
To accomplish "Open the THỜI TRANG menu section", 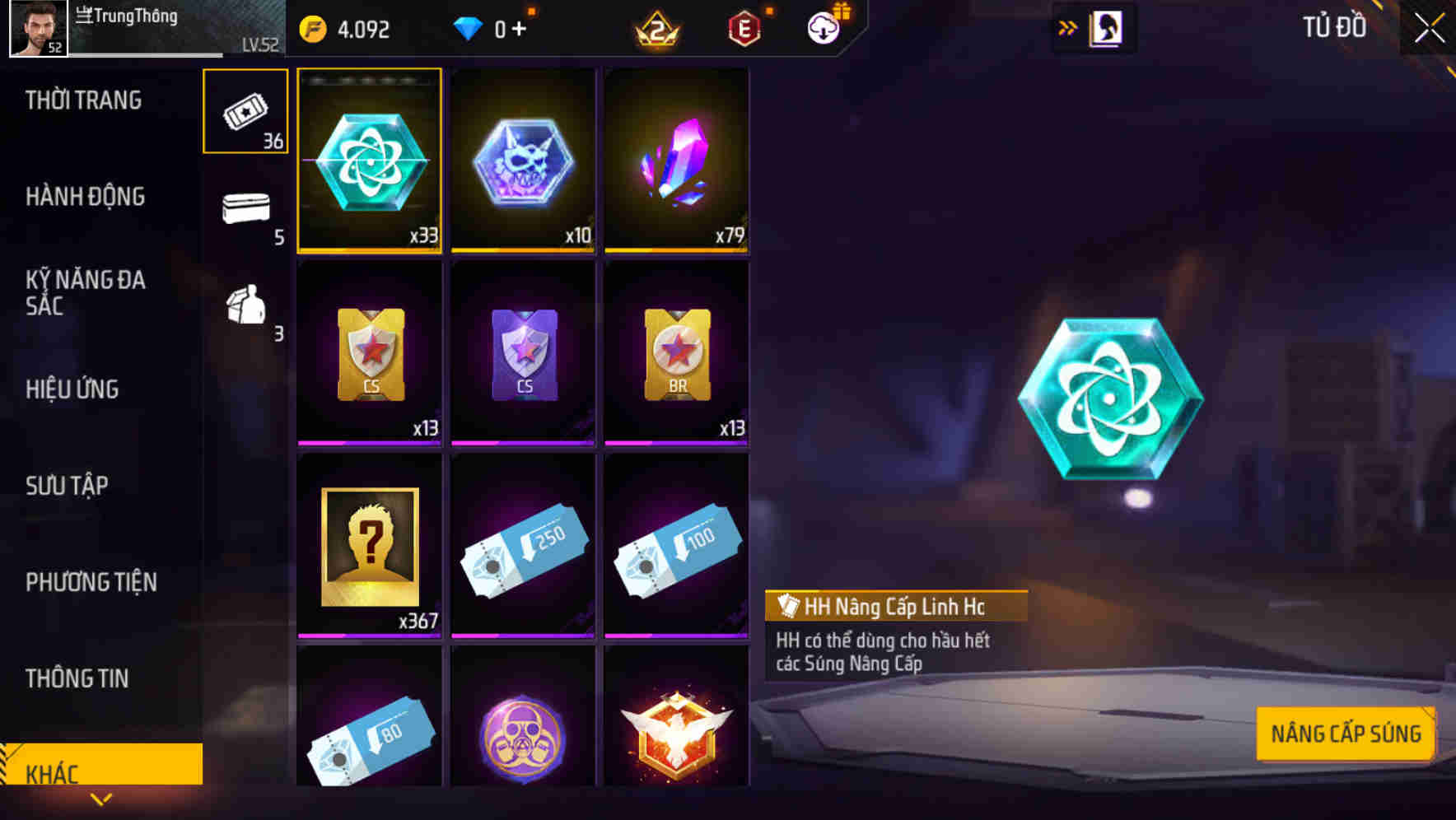I will (82, 100).
